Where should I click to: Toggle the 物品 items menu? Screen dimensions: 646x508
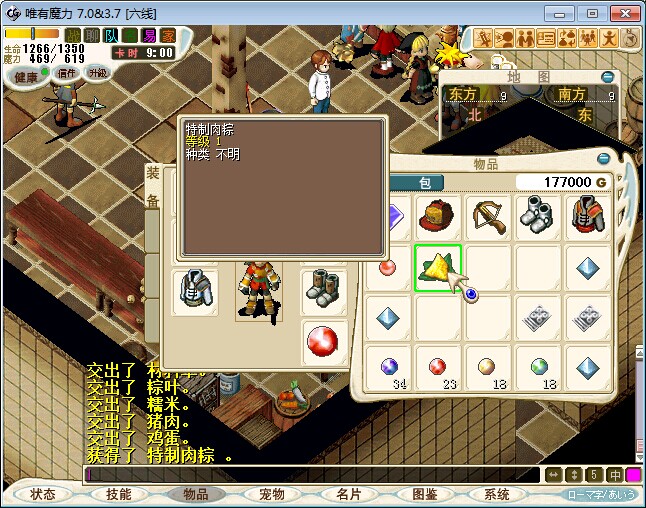(x=195, y=494)
